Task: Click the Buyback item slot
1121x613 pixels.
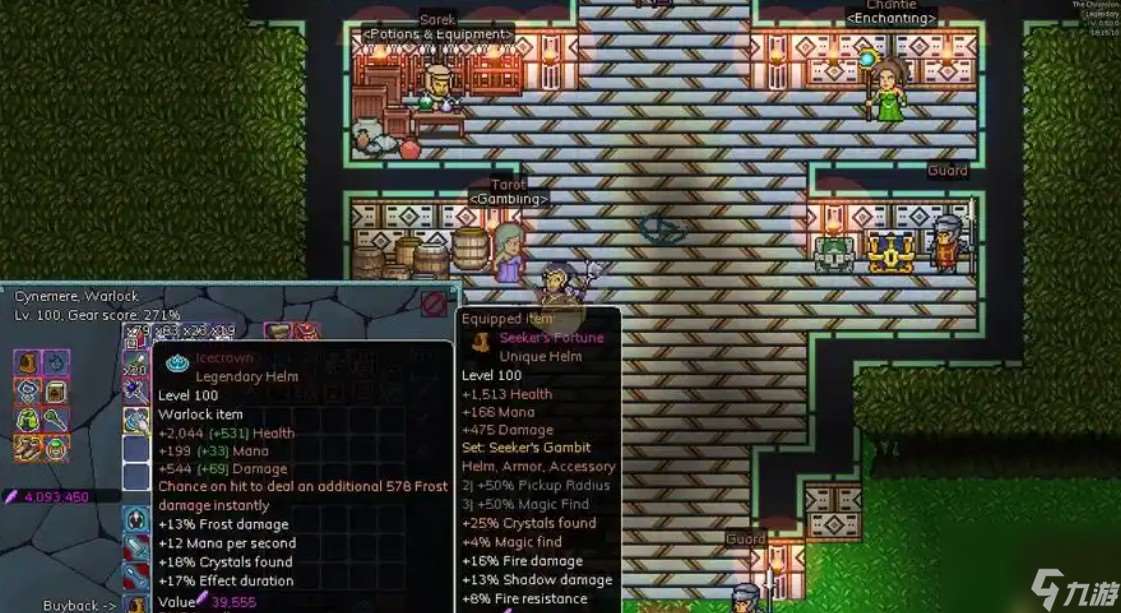Action: tap(136, 604)
